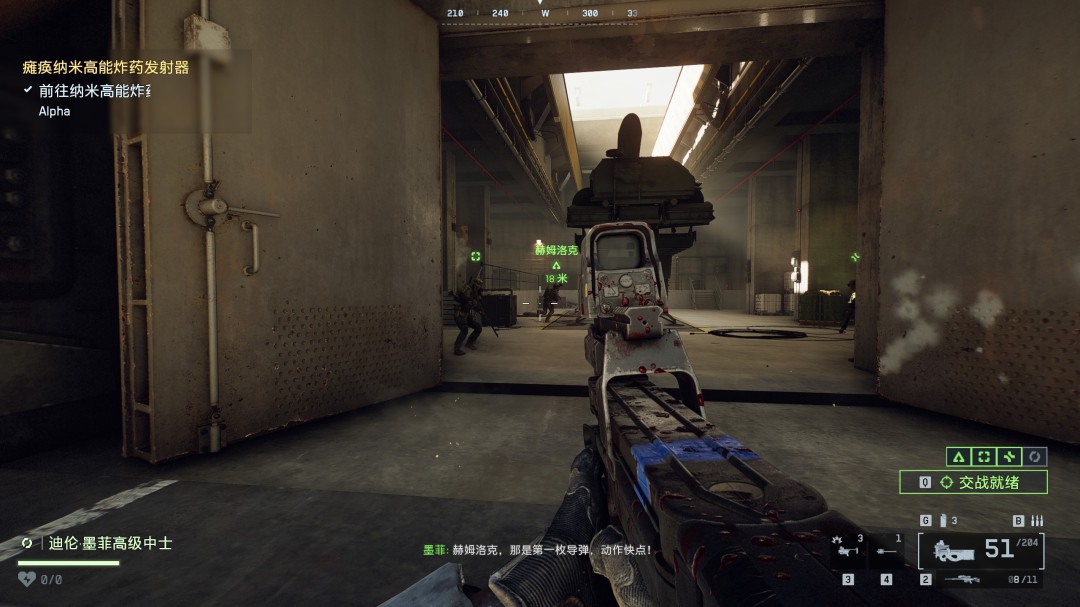This screenshot has height=607, width=1080.
Task: Select the green pinwheel squad ability icon
Action: [1009, 456]
